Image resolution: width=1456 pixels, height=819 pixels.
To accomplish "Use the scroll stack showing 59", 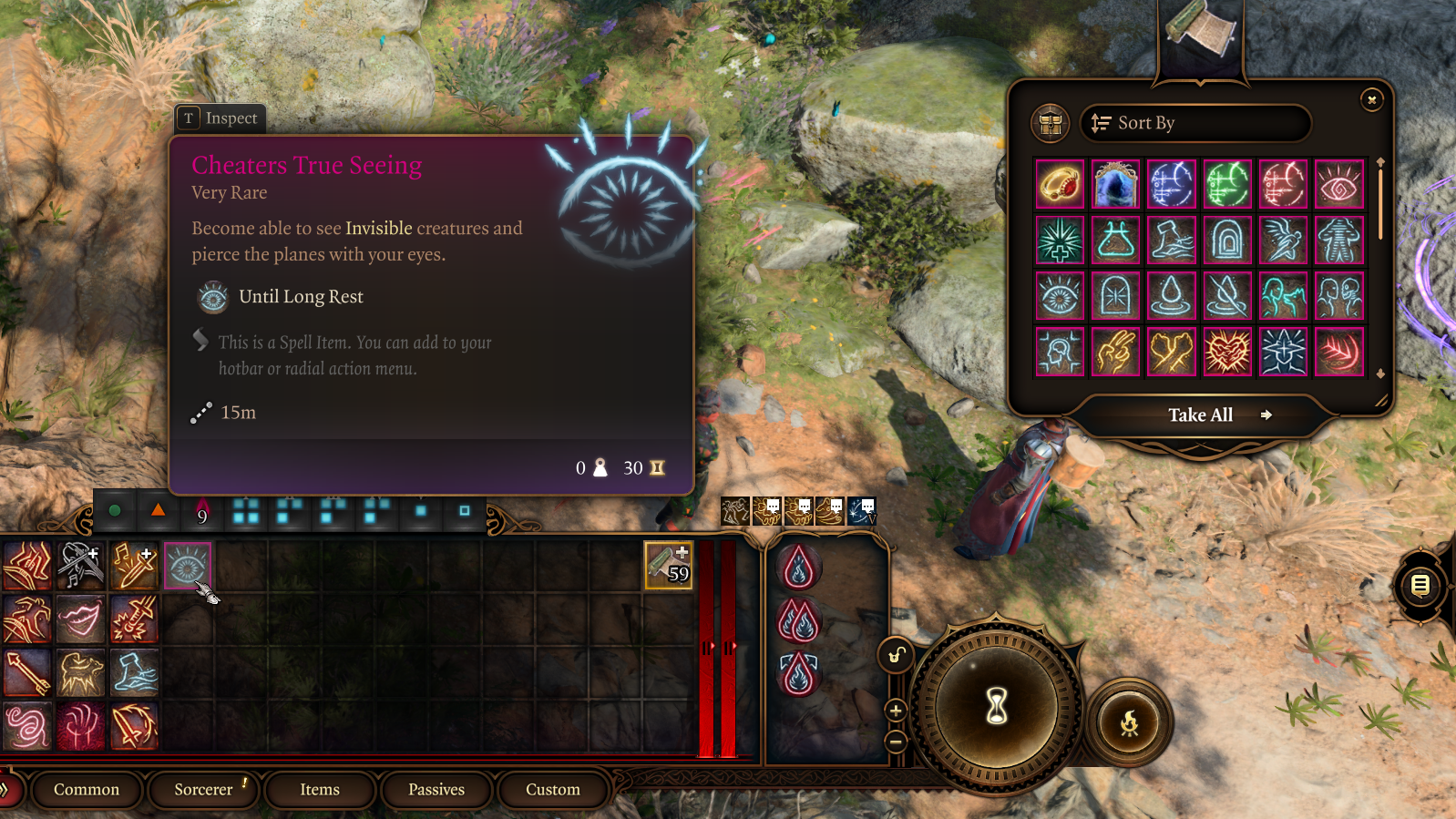I will click(668, 566).
